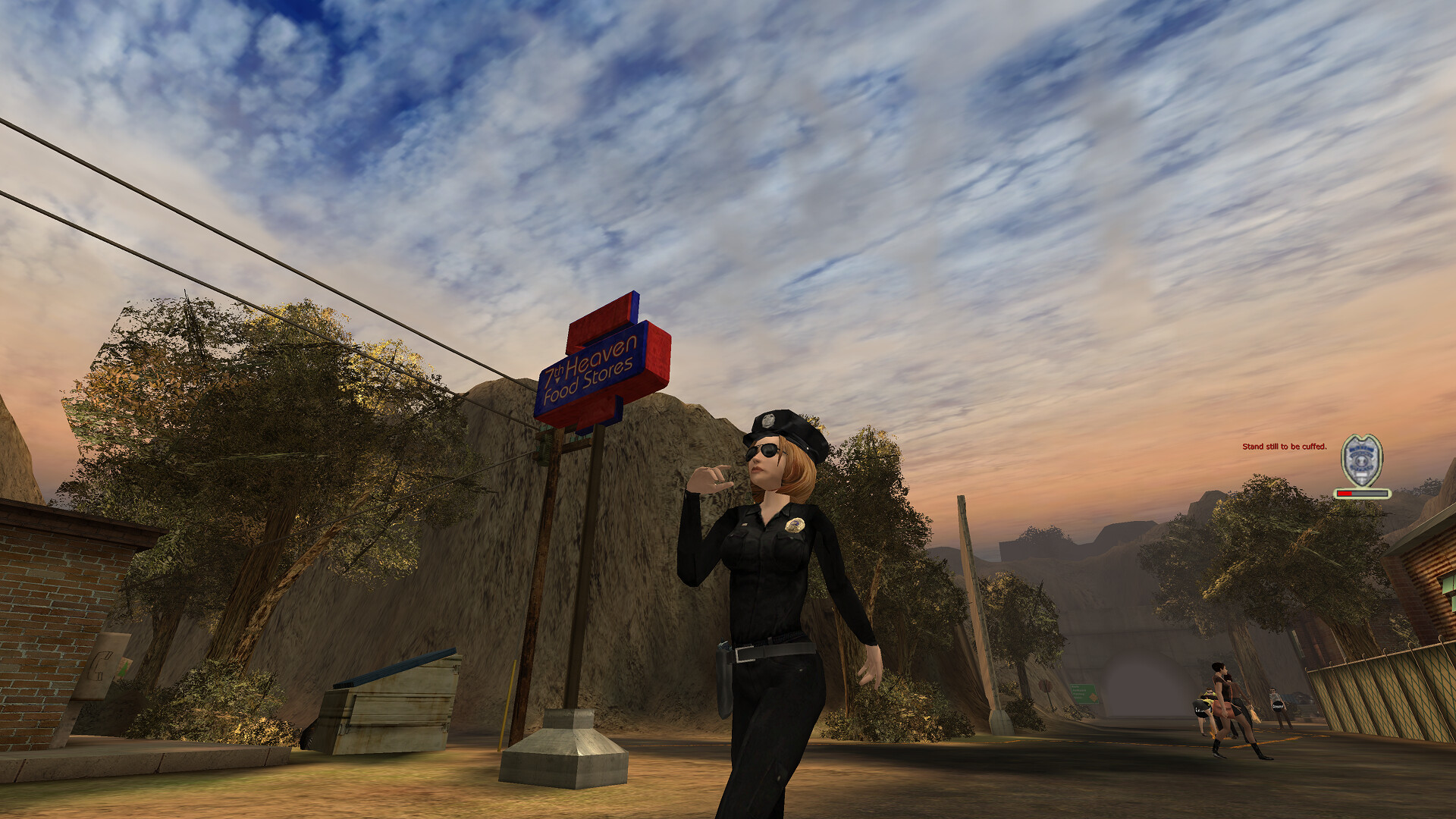This screenshot has height=819, width=1456.
Task: Click the green road sign near the tunnel
Action: pos(1083,693)
